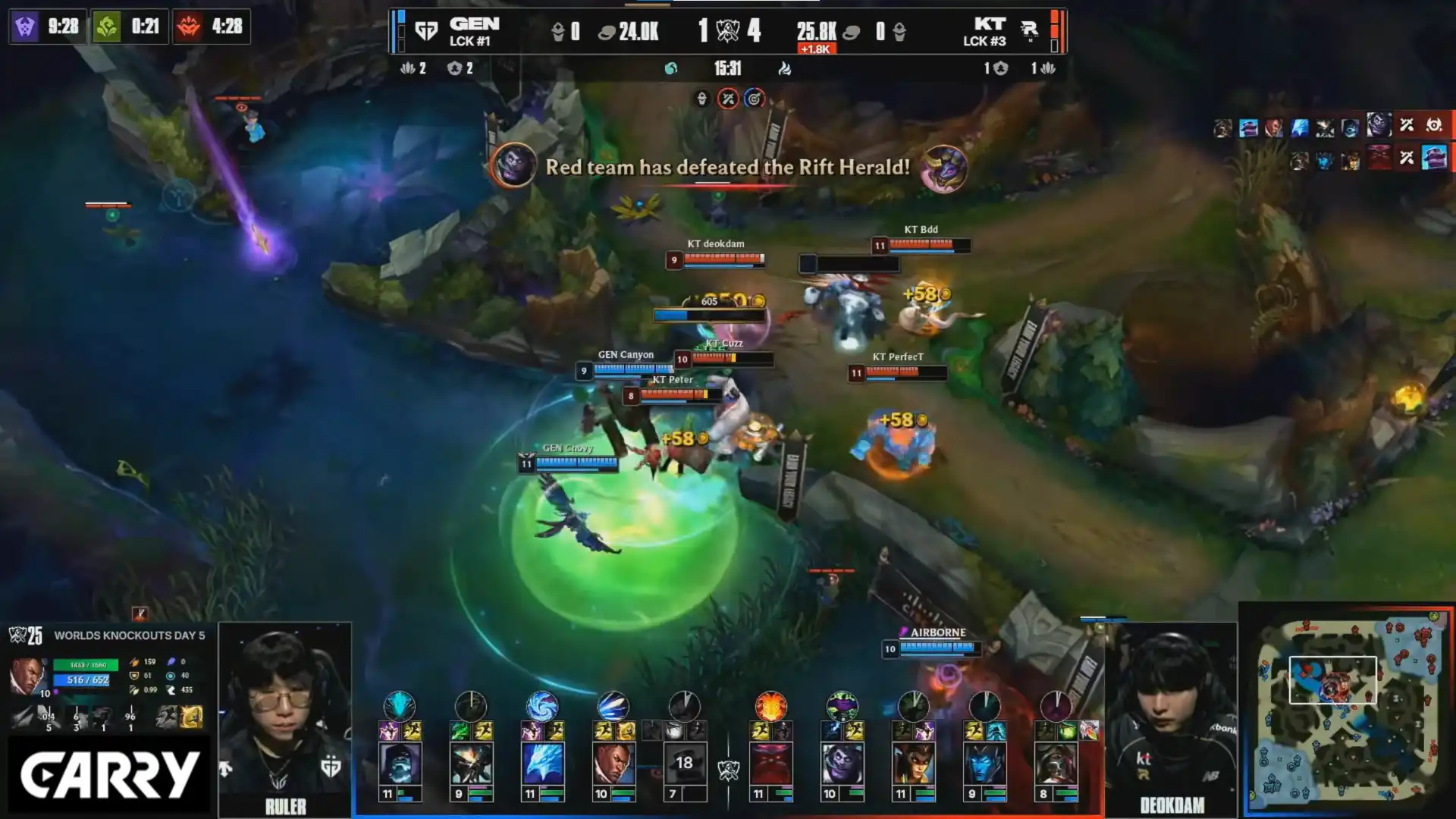Click the CARRY sponsor logo

point(109,775)
